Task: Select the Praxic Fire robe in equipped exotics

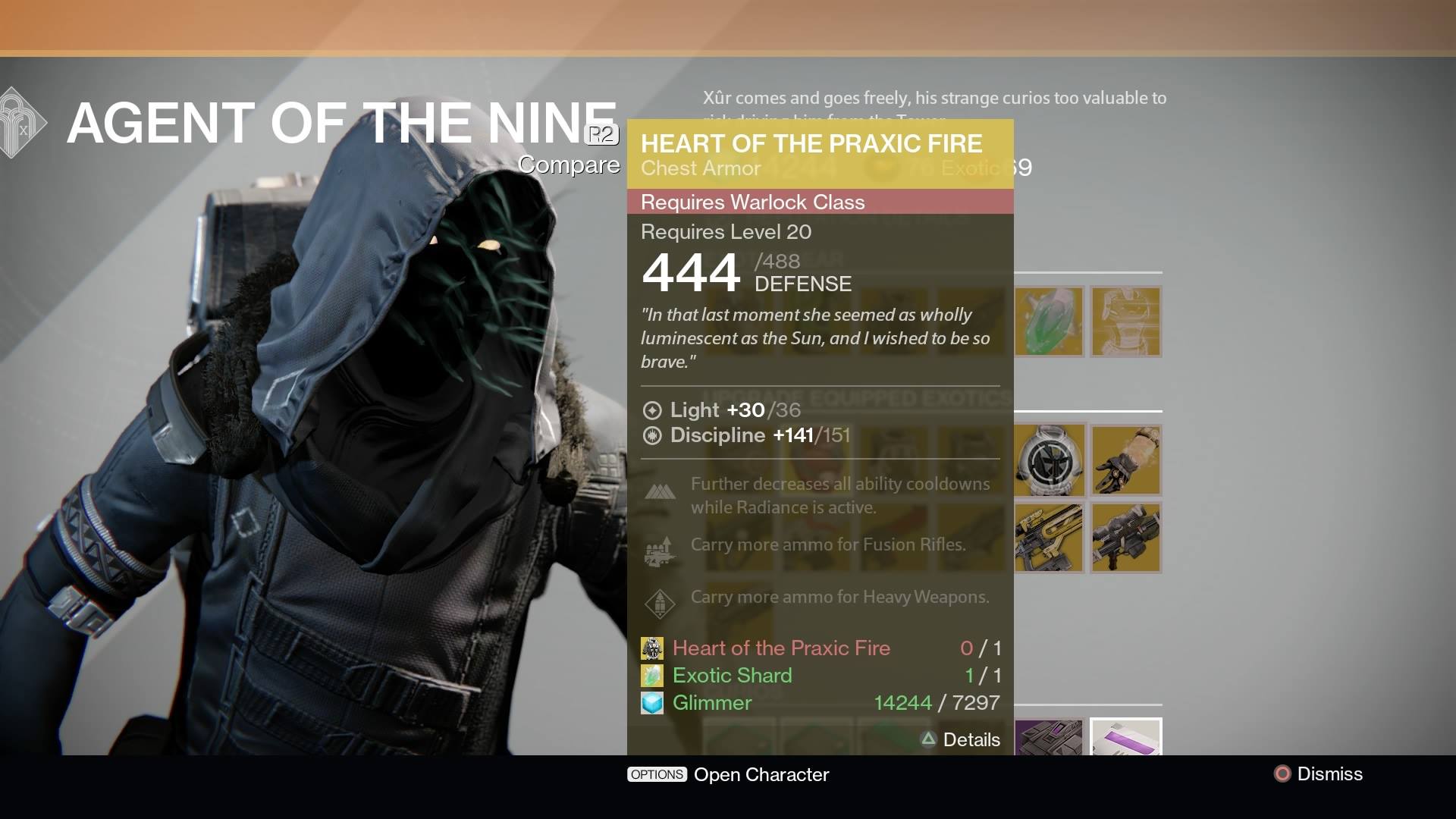Action: click(x=1050, y=460)
